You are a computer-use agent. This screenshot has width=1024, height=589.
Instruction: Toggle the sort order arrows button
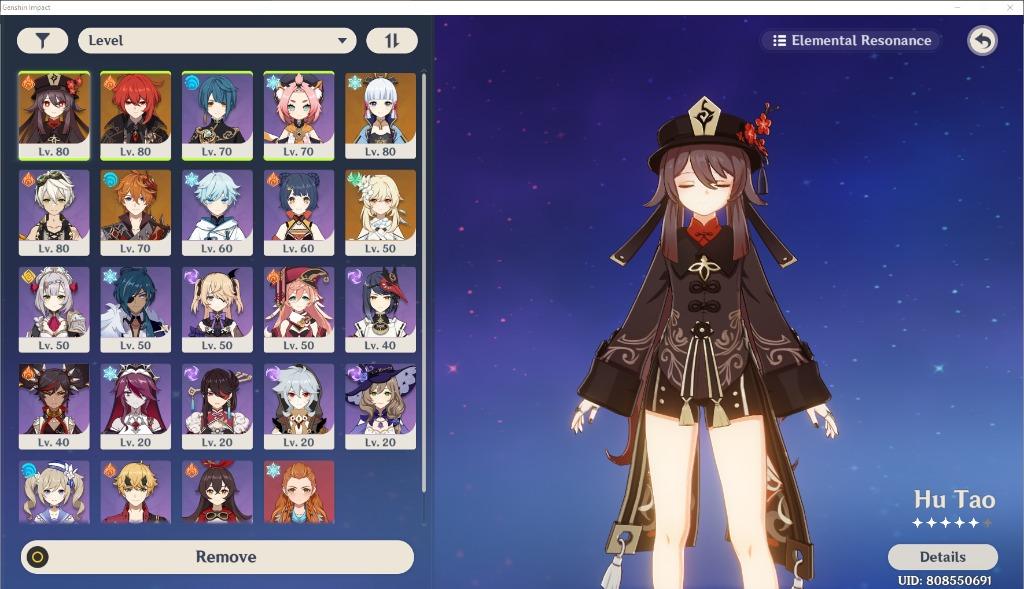pyautogui.click(x=391, y=41)
